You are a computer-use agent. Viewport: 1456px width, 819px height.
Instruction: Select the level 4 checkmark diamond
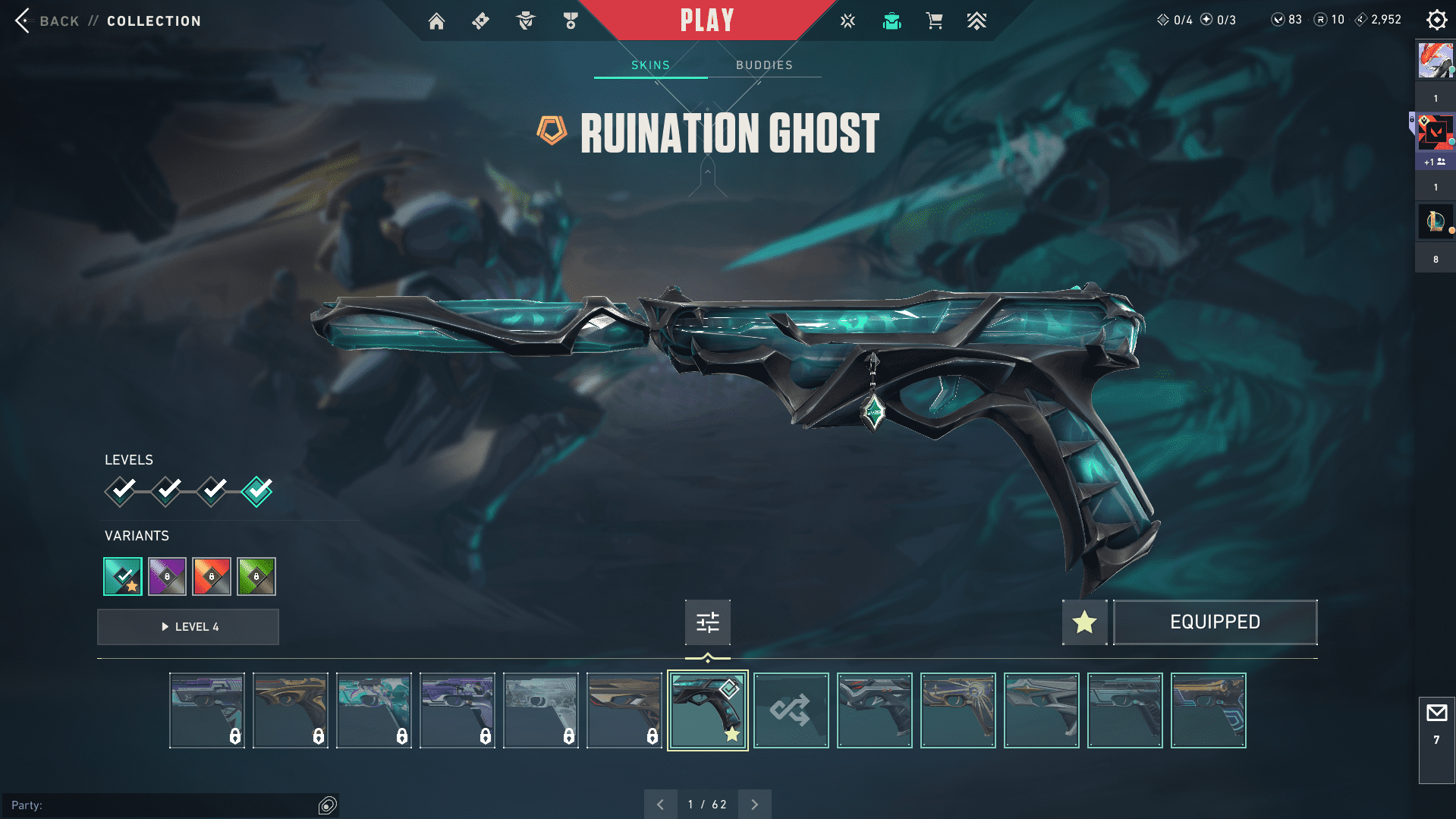(257, 491)
